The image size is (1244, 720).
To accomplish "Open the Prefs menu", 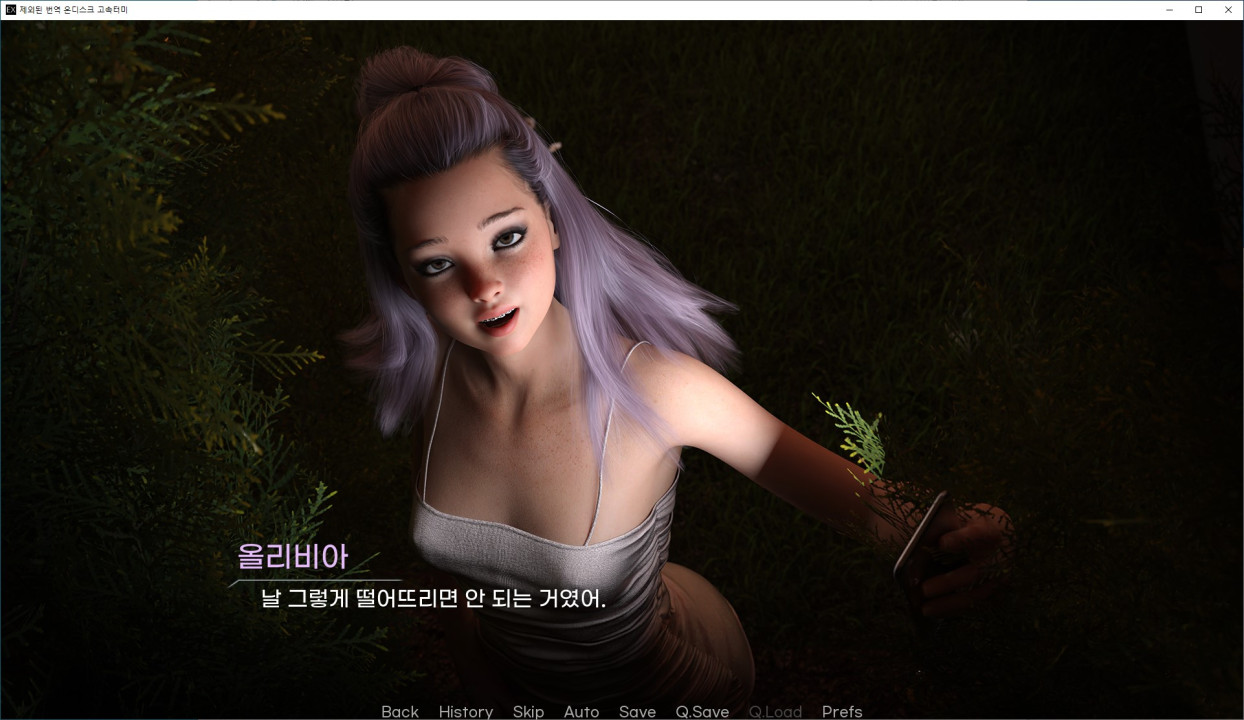I will [842, 711].
